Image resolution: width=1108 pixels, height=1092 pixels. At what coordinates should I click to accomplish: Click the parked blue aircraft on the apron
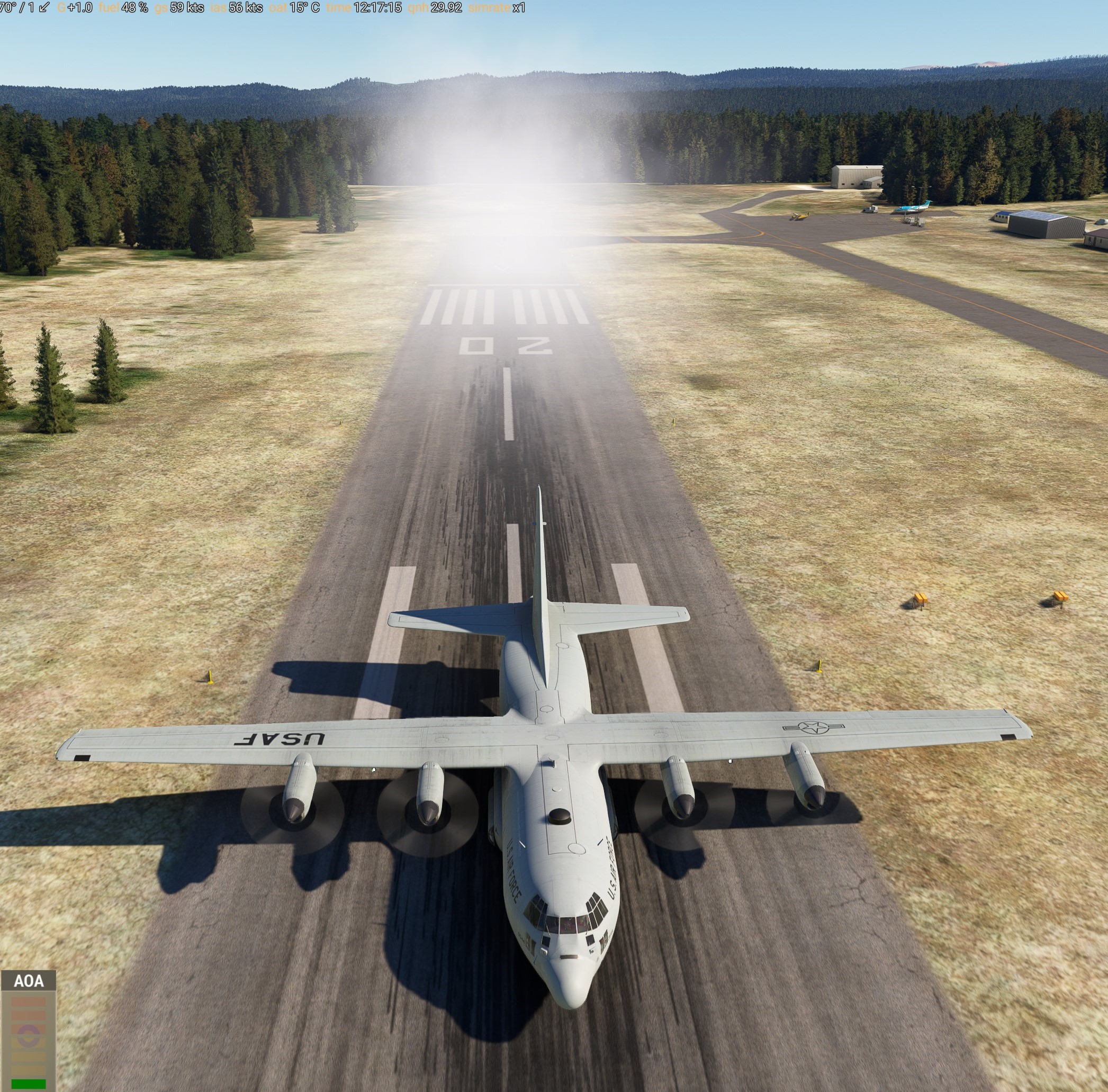click(913, 209)
